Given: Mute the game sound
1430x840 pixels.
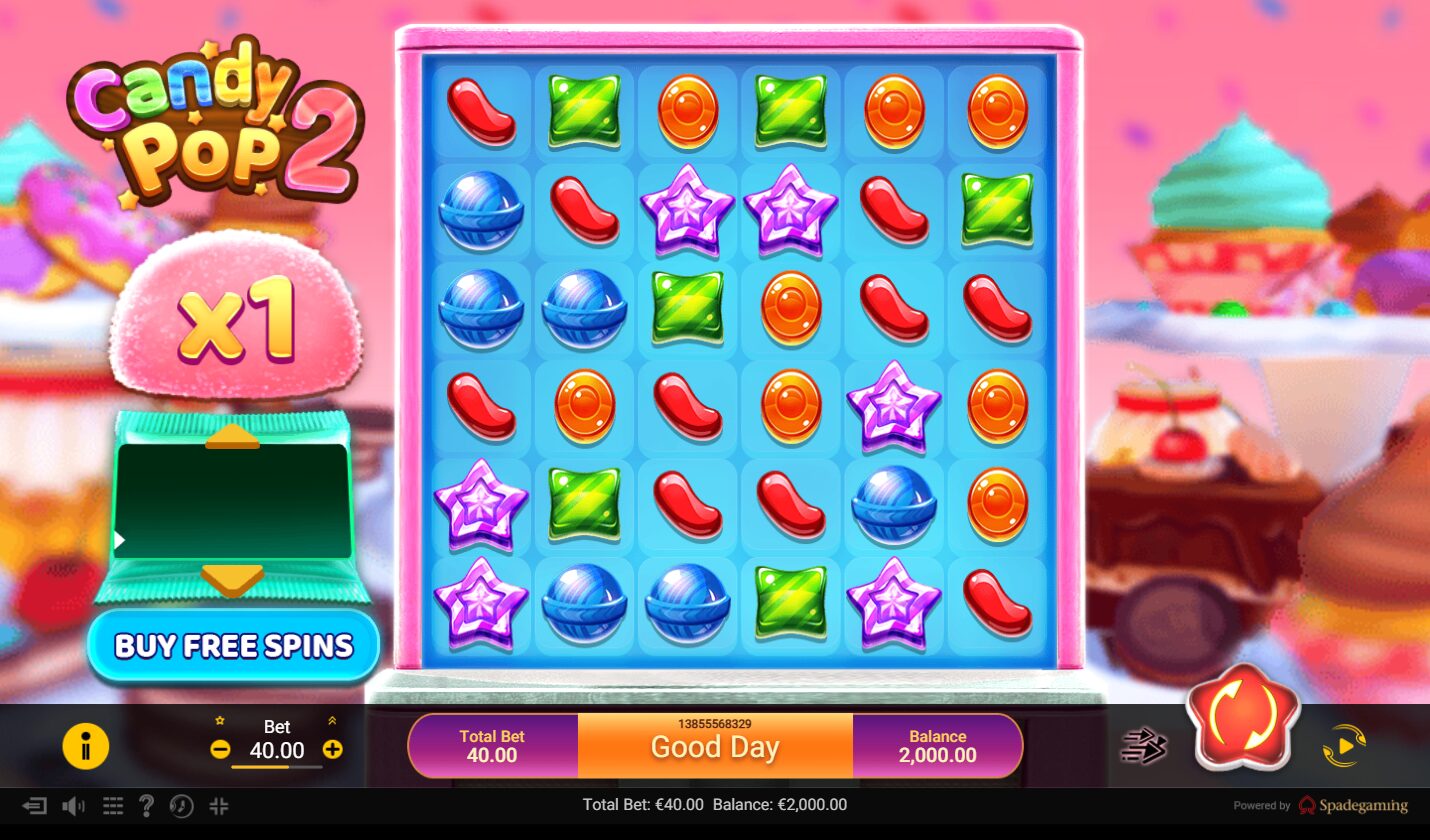Looking at the screenshot, I should (73, 805).
